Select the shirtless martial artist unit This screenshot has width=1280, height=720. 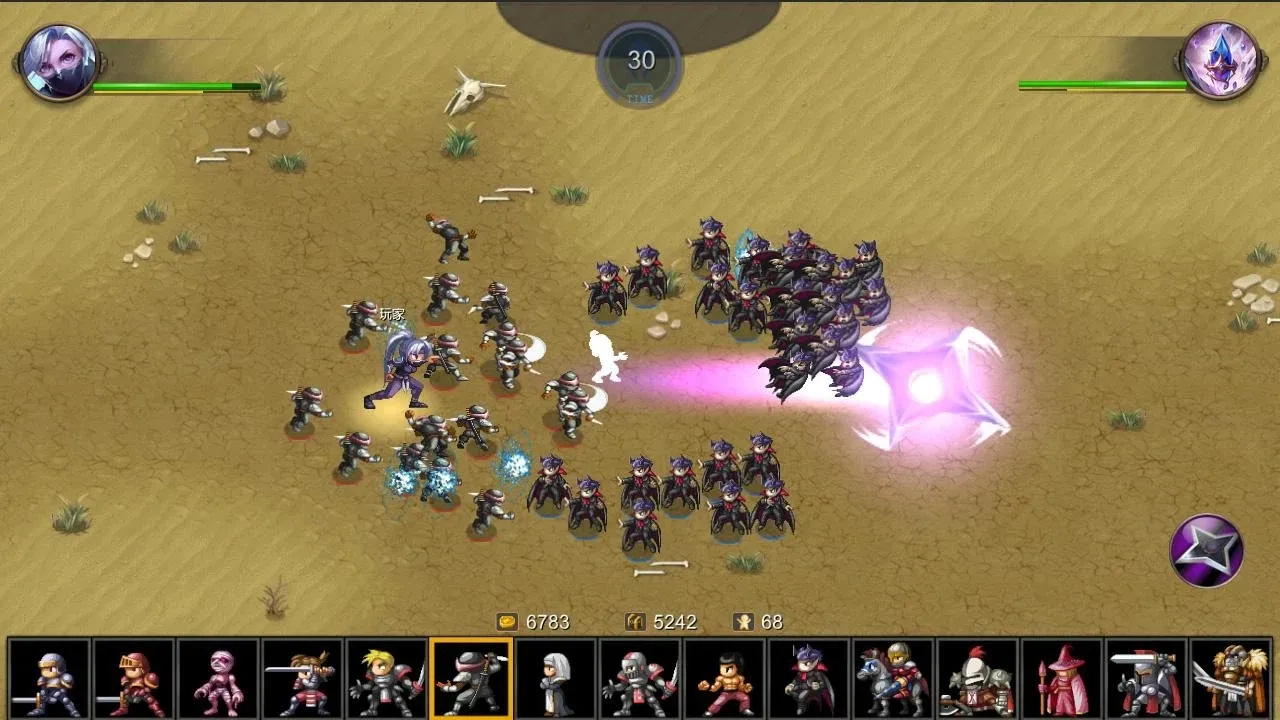click(x=724, y=679)
